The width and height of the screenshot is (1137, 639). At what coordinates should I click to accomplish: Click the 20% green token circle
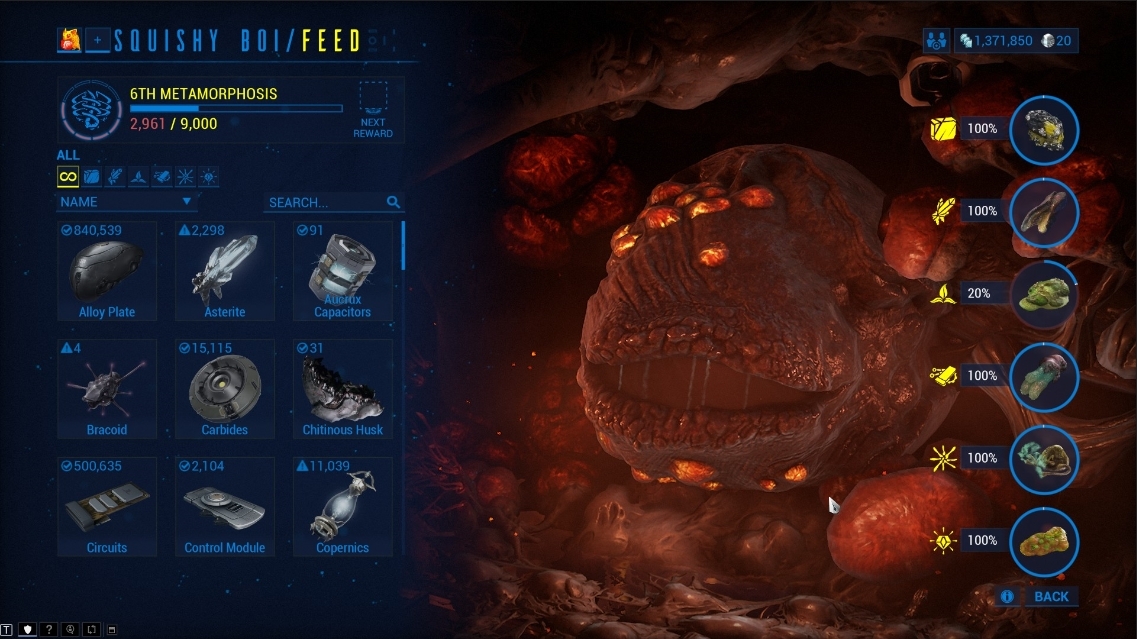pyautogui.click(x=1044, y=294)
